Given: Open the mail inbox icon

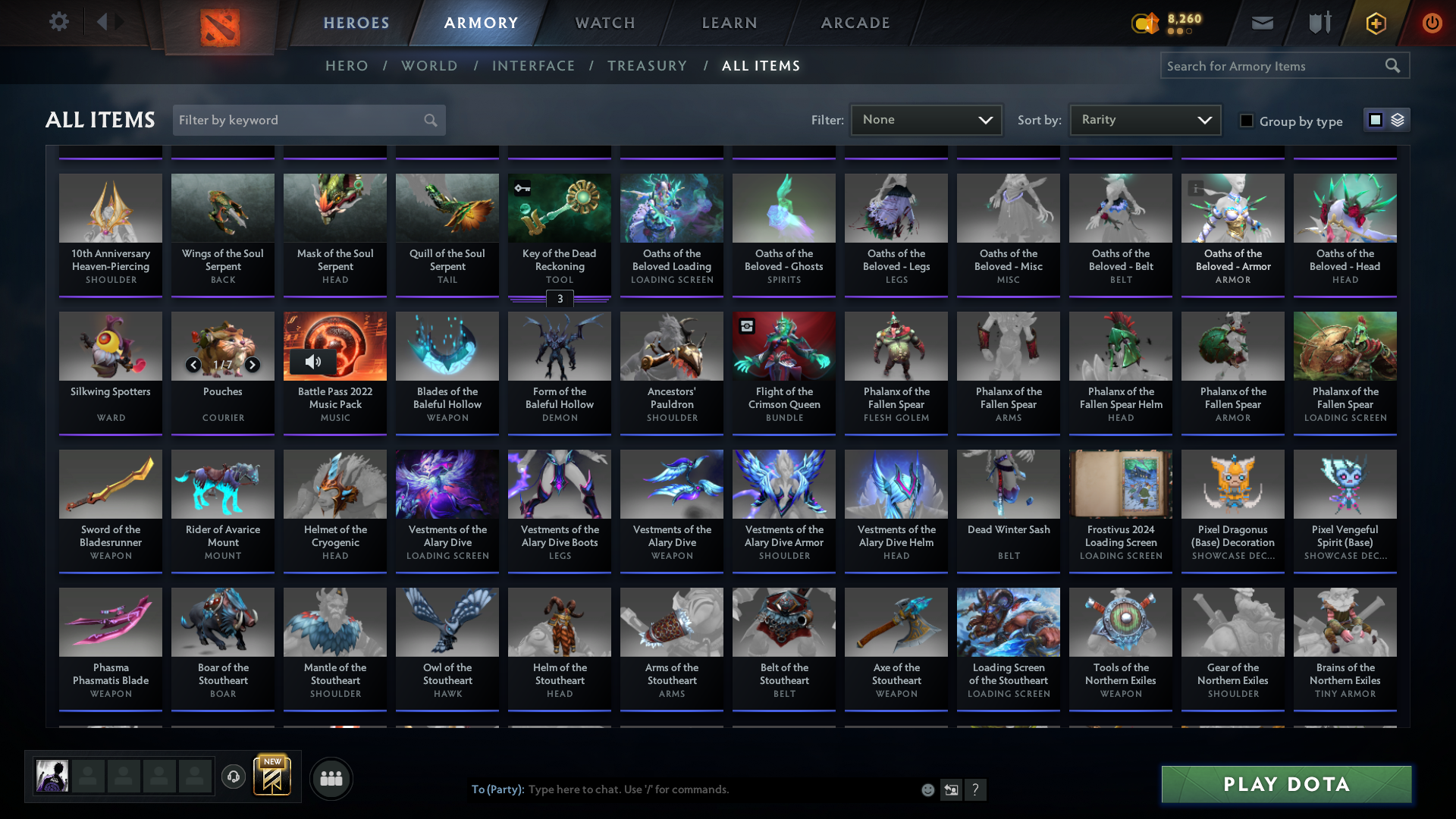Looking at the screenshot, I should point(1261,23).
